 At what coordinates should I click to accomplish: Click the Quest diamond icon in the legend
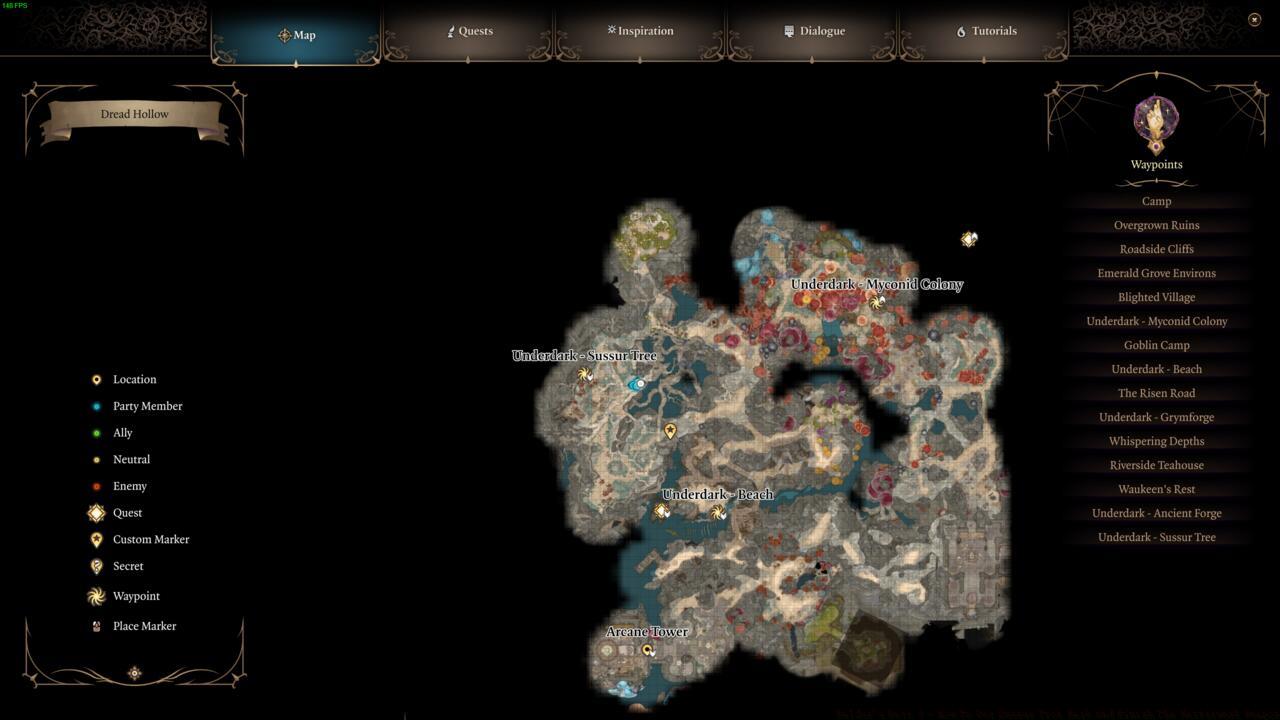pyautogui.click(x=96, y=512)
